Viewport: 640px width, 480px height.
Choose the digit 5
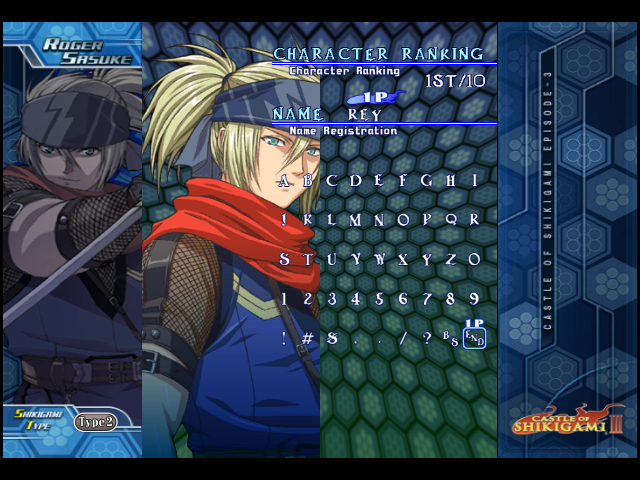380,298
